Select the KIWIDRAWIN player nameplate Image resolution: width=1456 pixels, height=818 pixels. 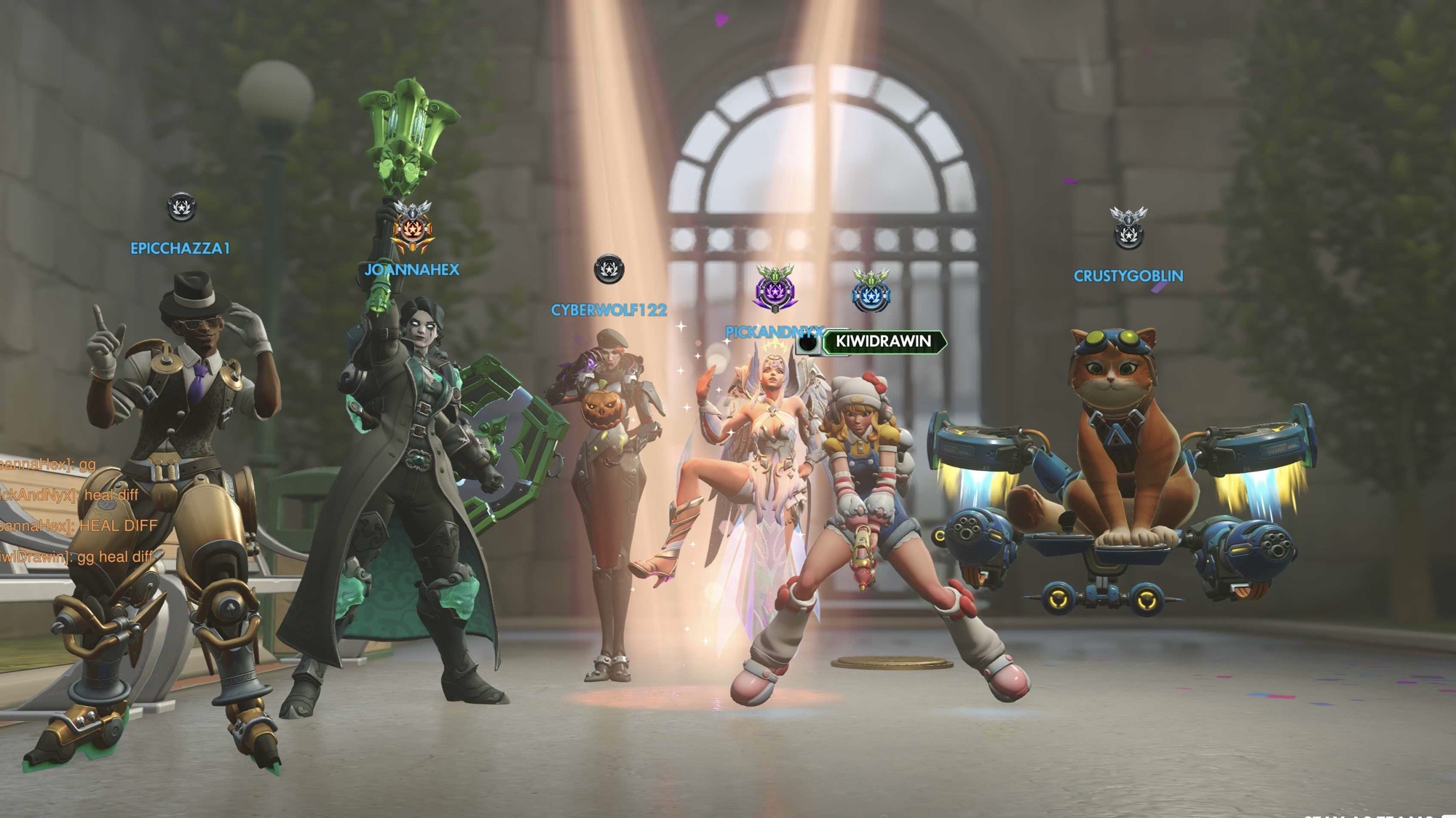pyautogui.click(x=882, y=341)
